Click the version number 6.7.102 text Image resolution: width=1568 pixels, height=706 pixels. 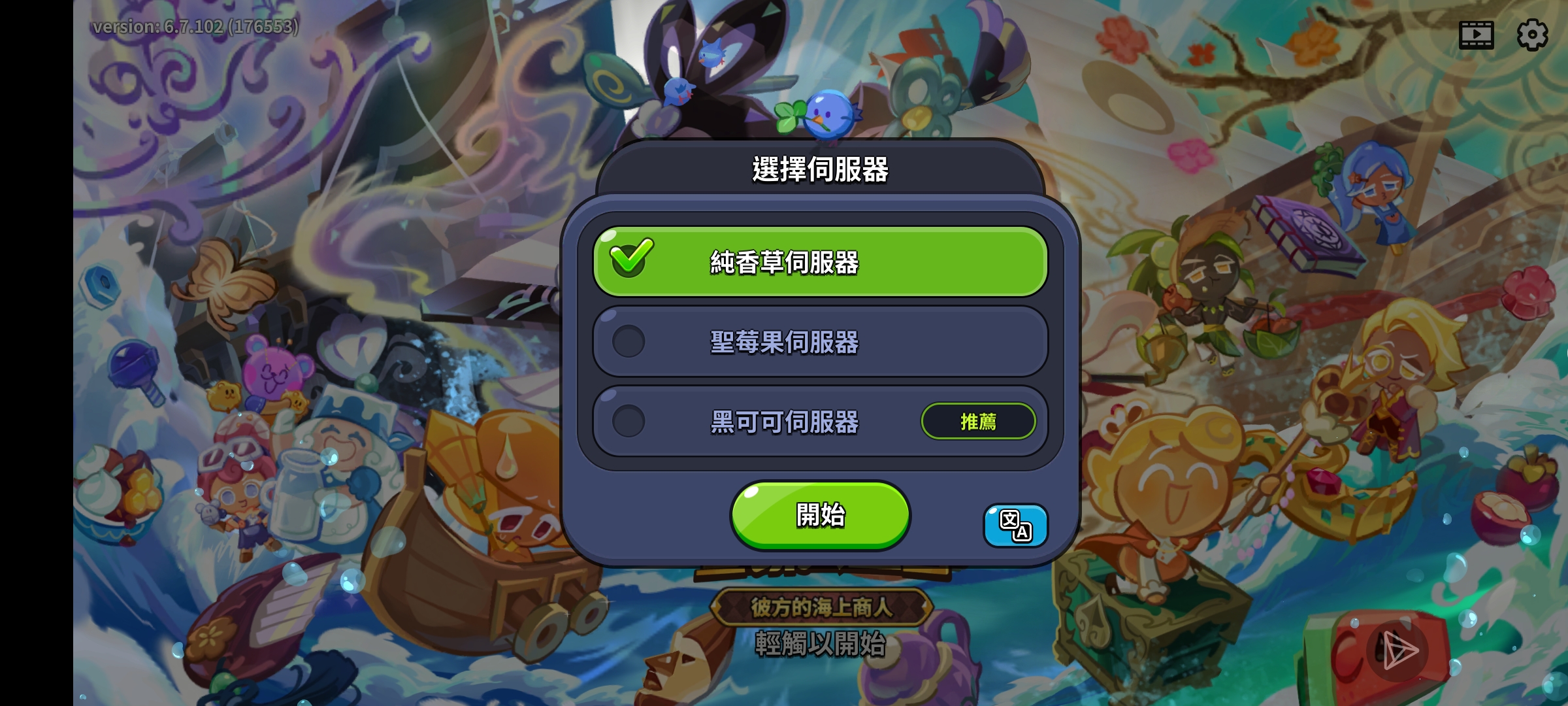click(196, 27)
